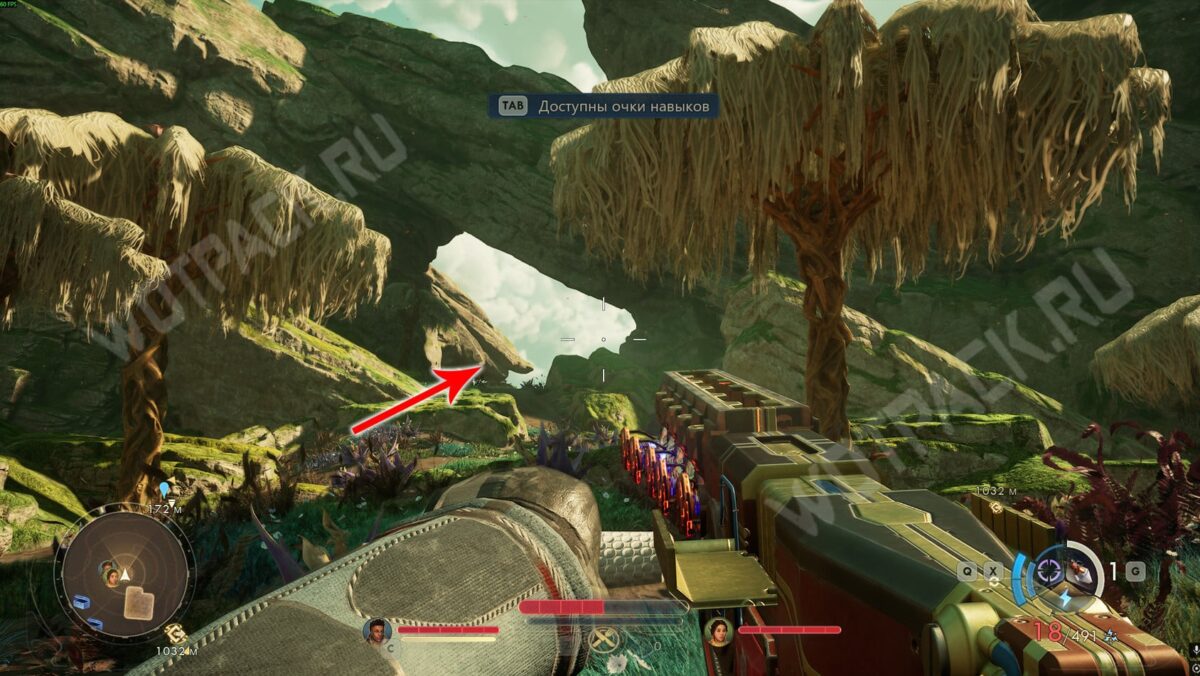Screen dimensions: 1200x676
Task: Click the tan map-area marker on minimap
Action: click(x=139, y=601)
